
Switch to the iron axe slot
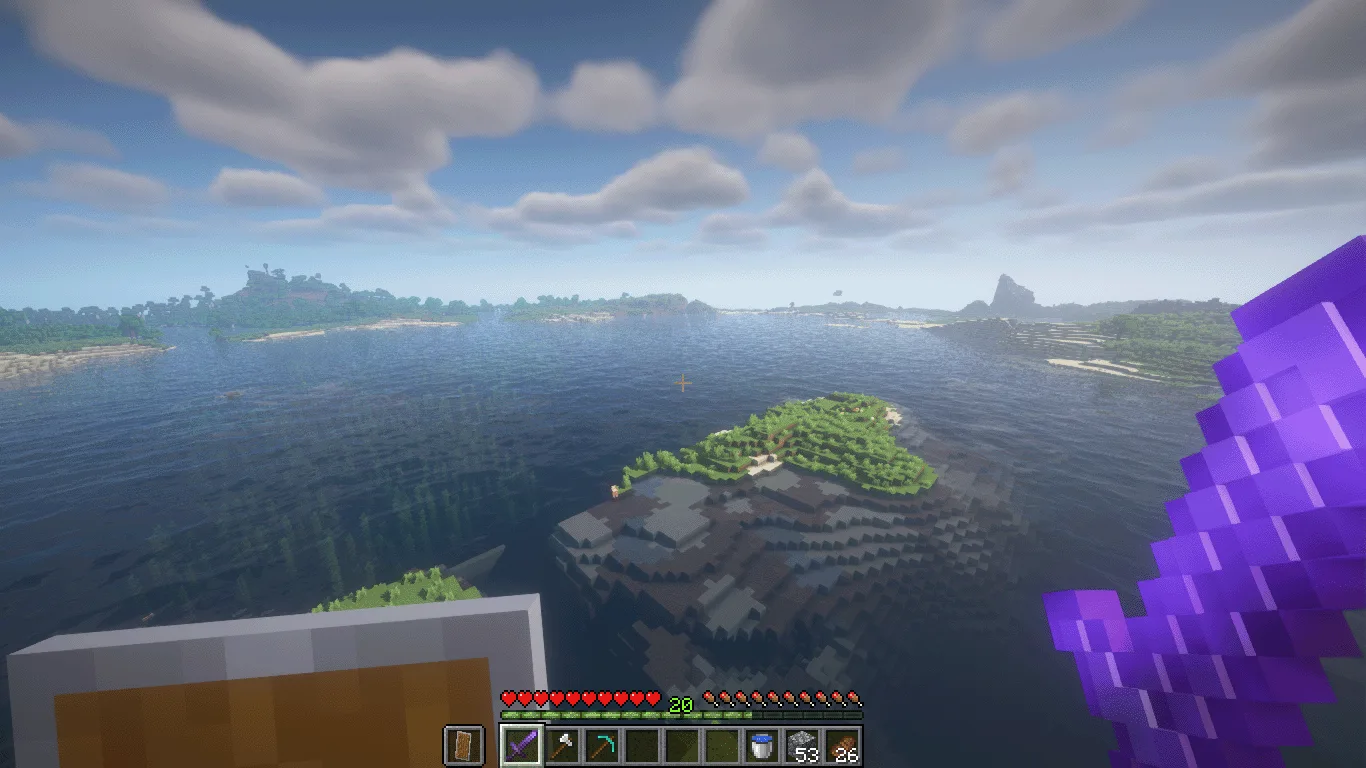pos(561,746)
